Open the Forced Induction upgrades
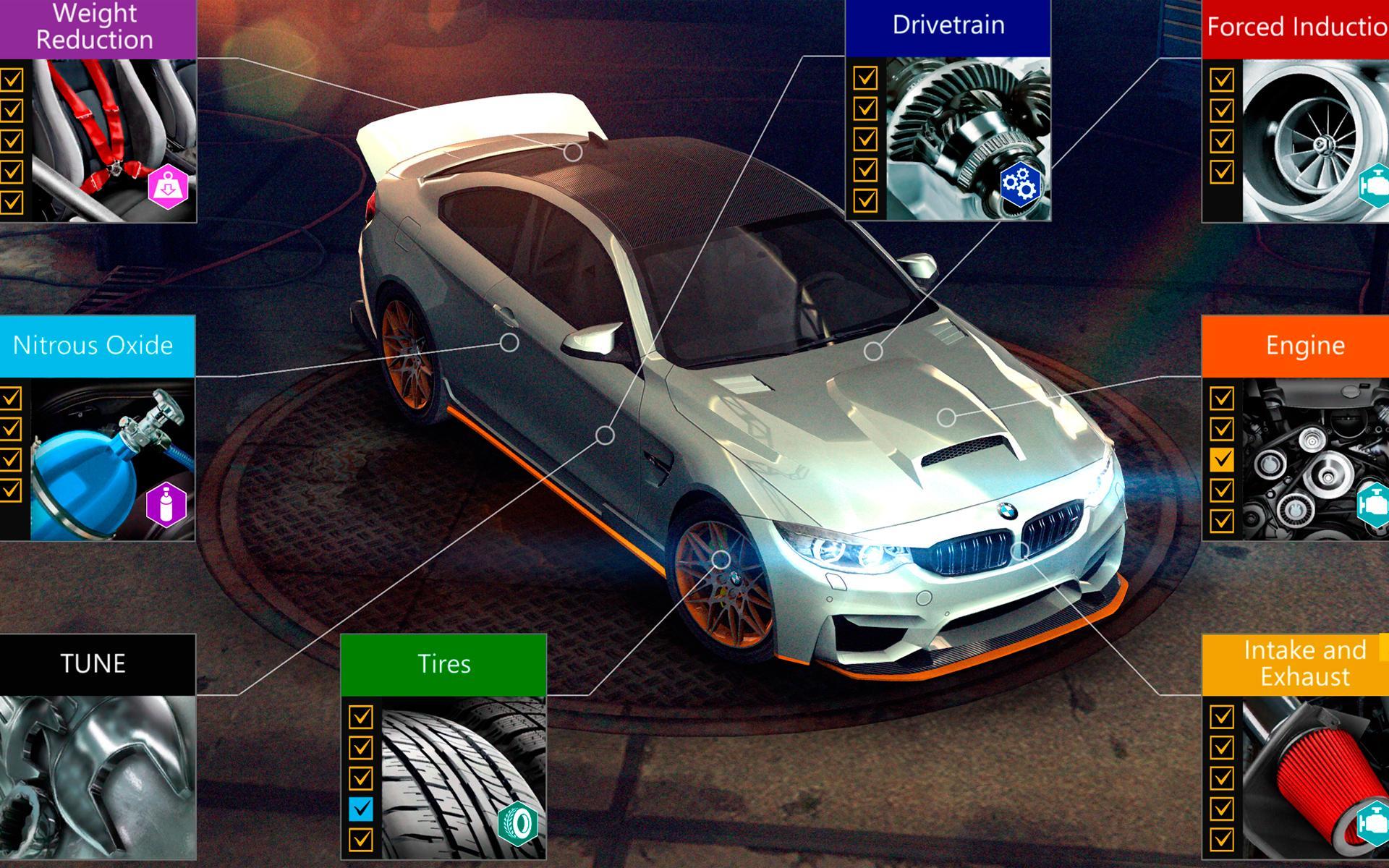The image size is (1389, 868). (1295, 27)
